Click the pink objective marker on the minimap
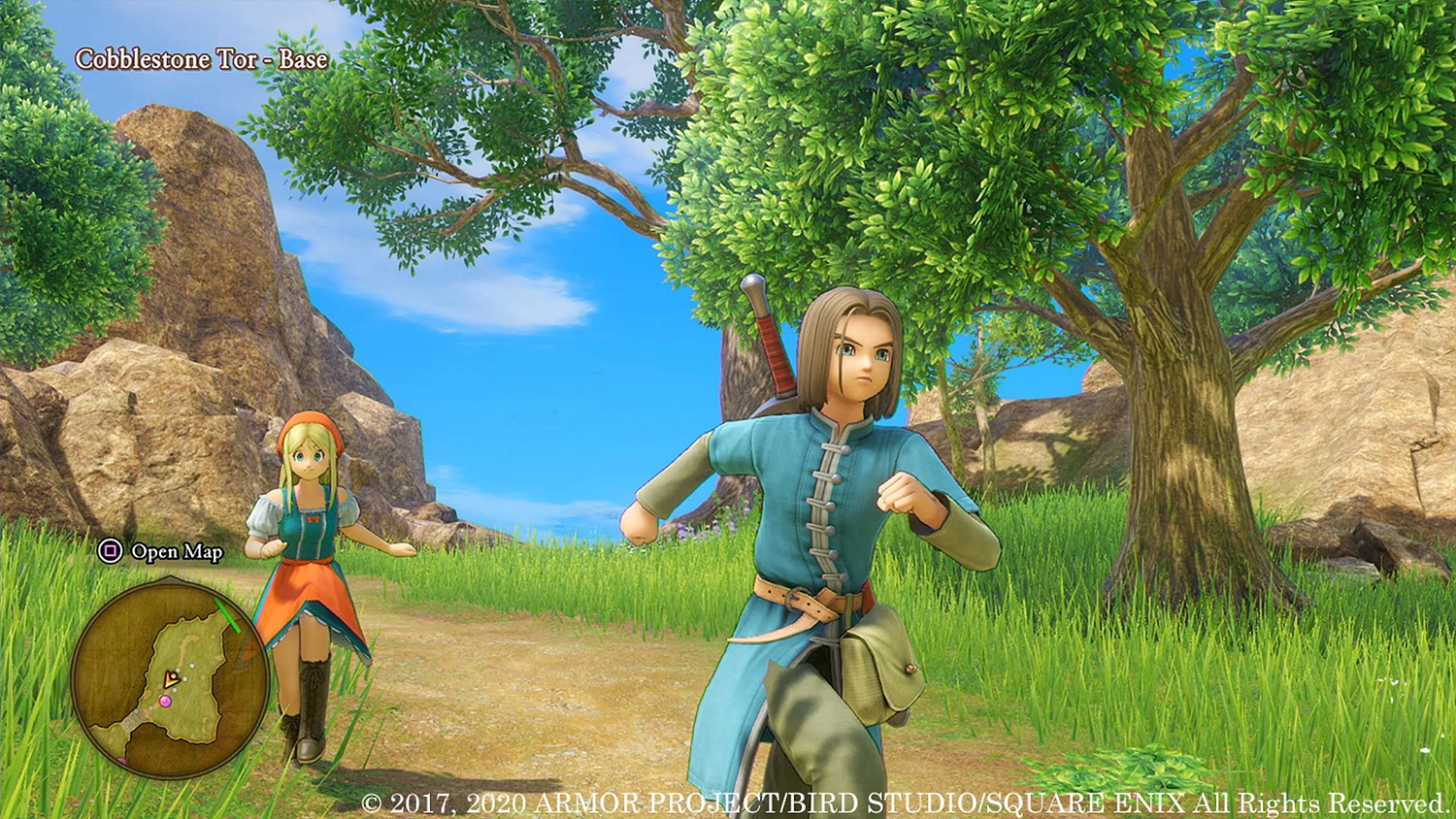 (x=165, y=701)
